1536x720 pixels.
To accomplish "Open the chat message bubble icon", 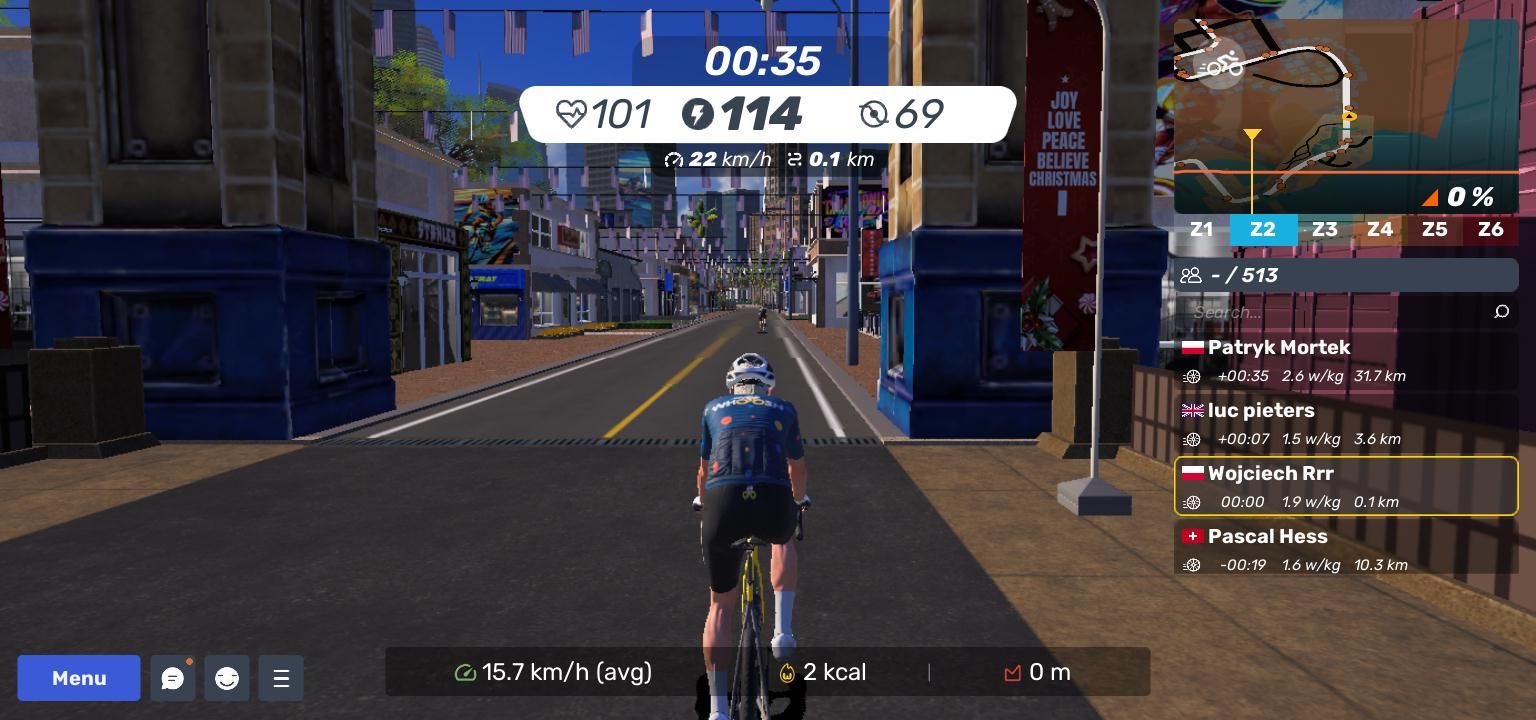I will pos(172,678).
